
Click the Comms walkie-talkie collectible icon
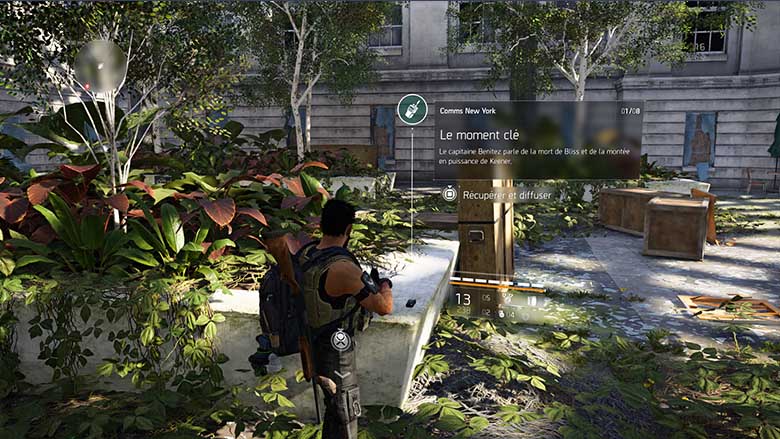point(412,109)
